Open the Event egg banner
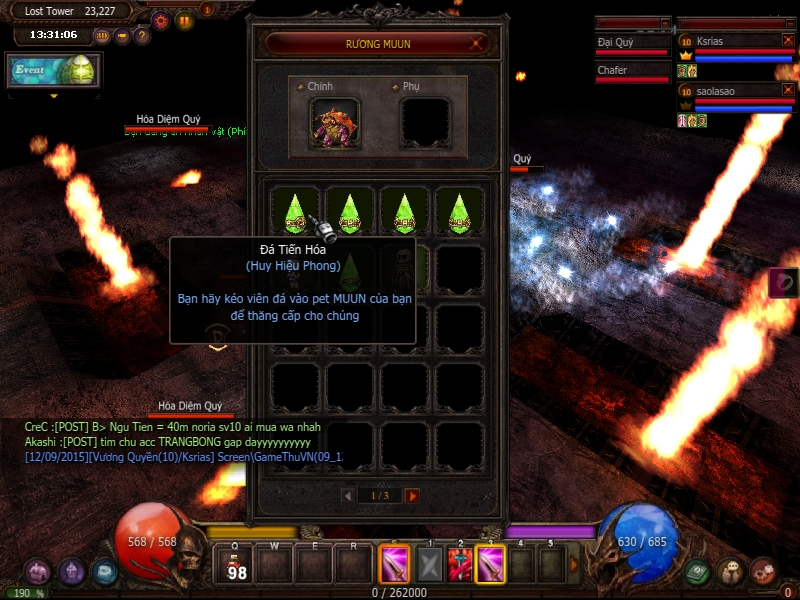 [x=54, y=71]
